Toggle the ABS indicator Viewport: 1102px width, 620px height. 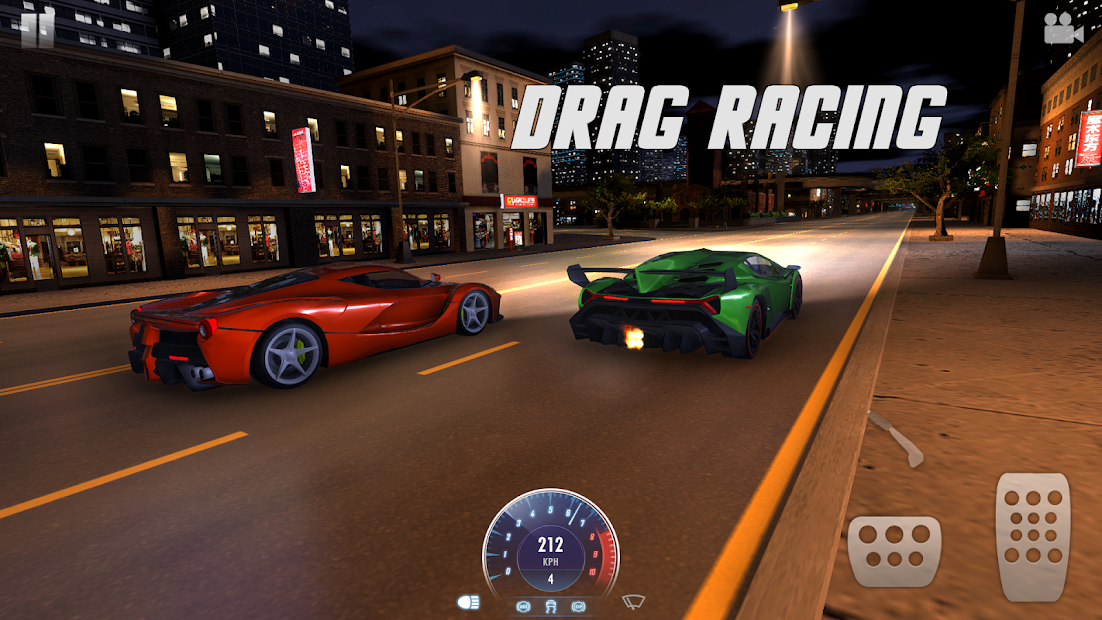coord(523,606)
